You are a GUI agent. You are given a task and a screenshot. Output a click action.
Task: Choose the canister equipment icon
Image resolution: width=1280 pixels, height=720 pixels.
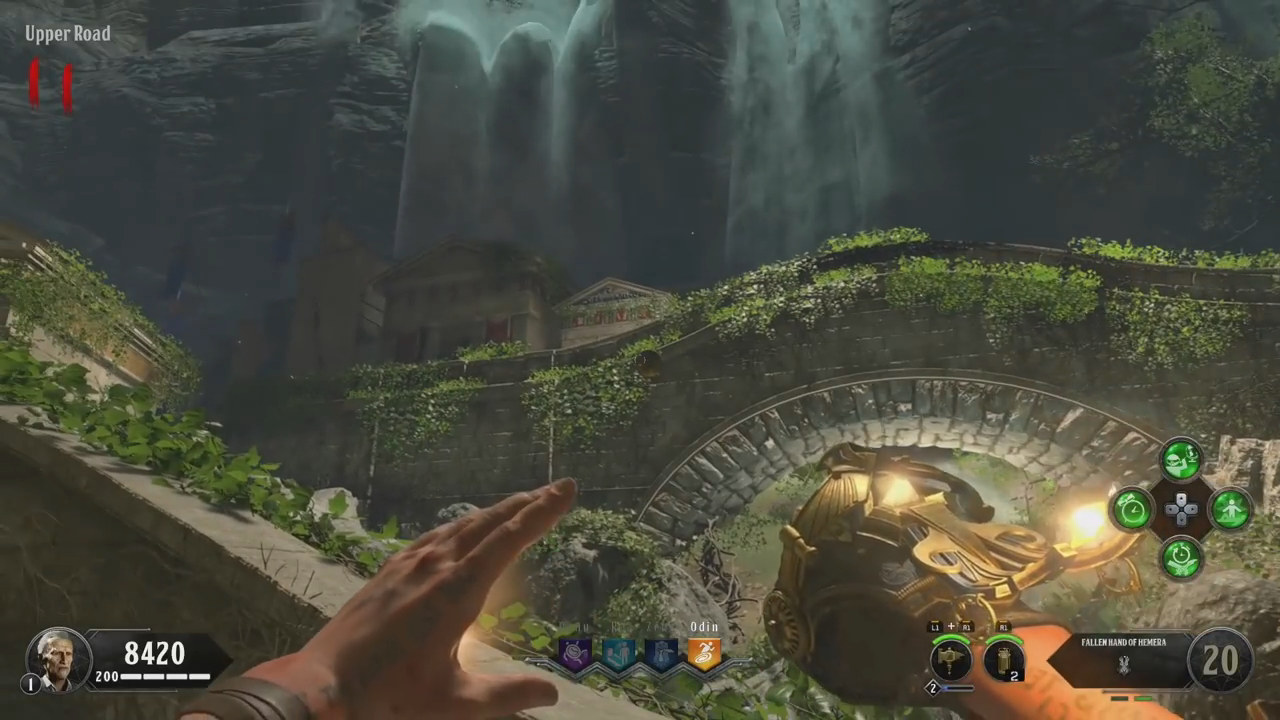point(1003,661)
